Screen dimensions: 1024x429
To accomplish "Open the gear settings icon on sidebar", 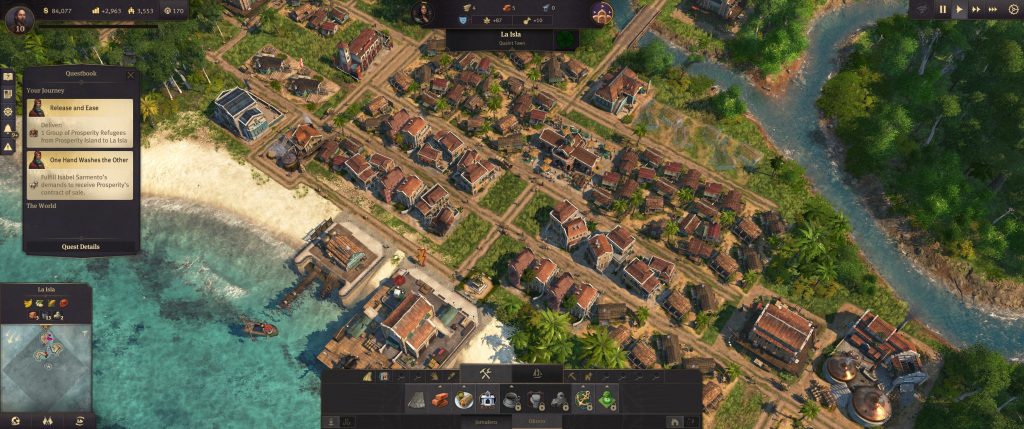I will pos(8,111).
